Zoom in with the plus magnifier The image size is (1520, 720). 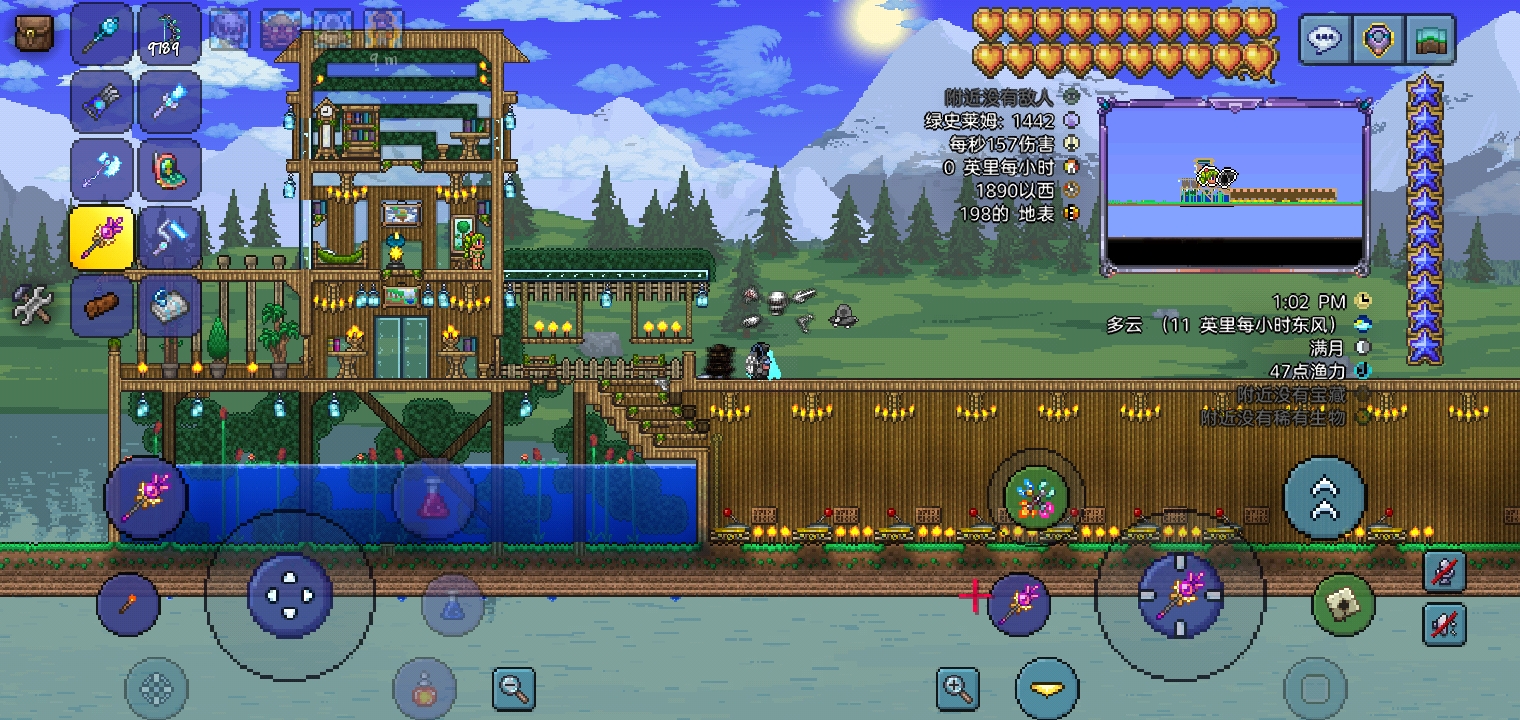(x=957, y=688)
